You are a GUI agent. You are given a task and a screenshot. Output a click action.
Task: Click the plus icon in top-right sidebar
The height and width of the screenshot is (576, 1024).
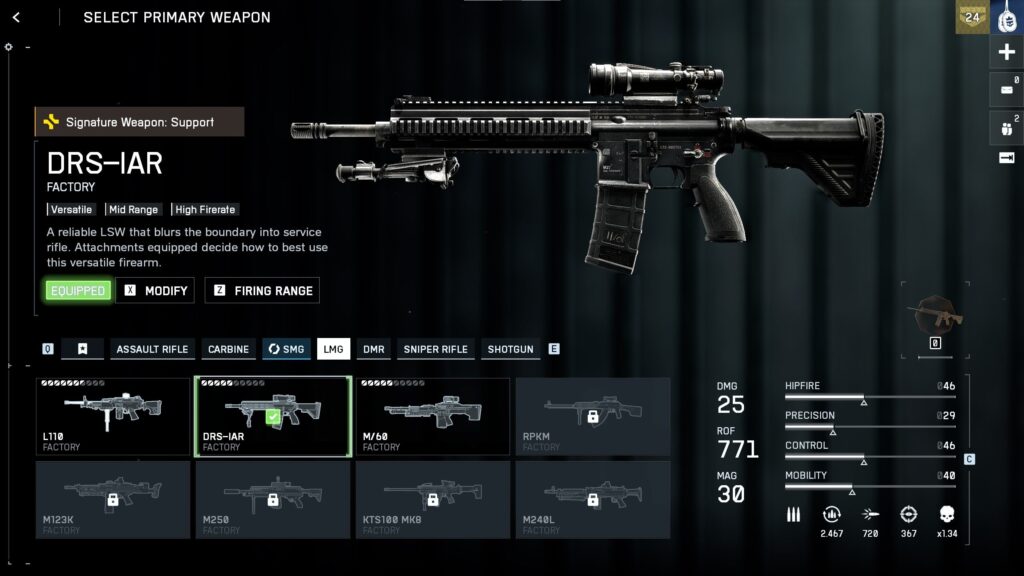1006,52
